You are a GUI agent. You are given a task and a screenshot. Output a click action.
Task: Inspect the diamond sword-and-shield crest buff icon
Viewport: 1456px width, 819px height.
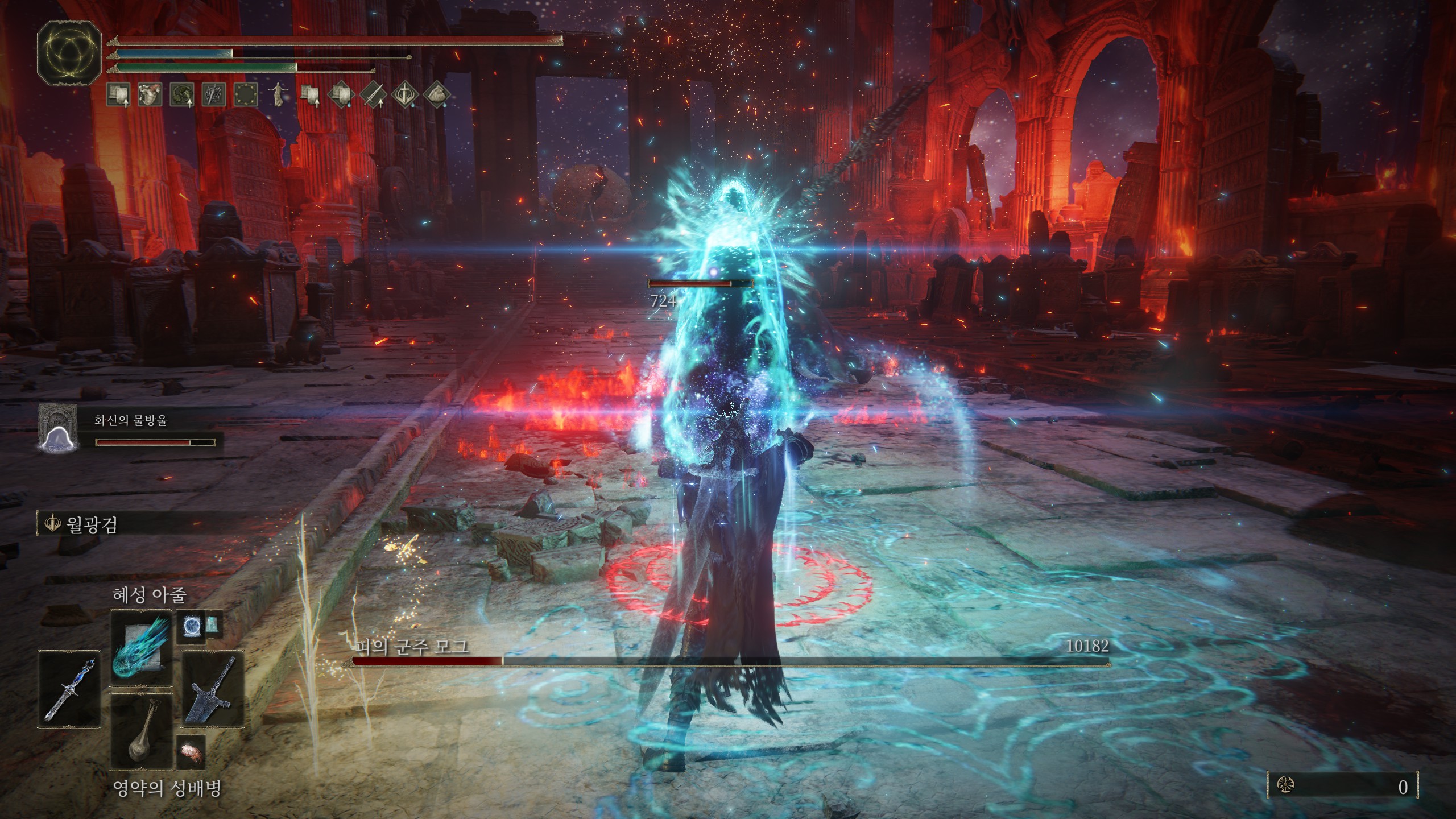pyautogui.click(x=406, y=94)
